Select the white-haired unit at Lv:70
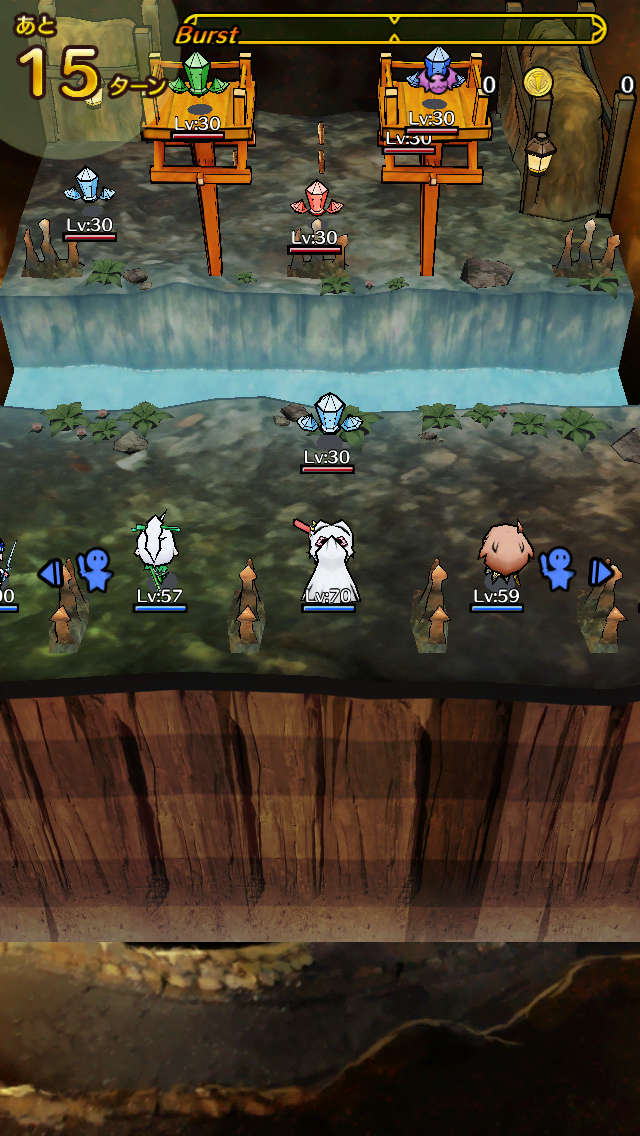This screenshot has height=1136, width=640. [328, 560]
